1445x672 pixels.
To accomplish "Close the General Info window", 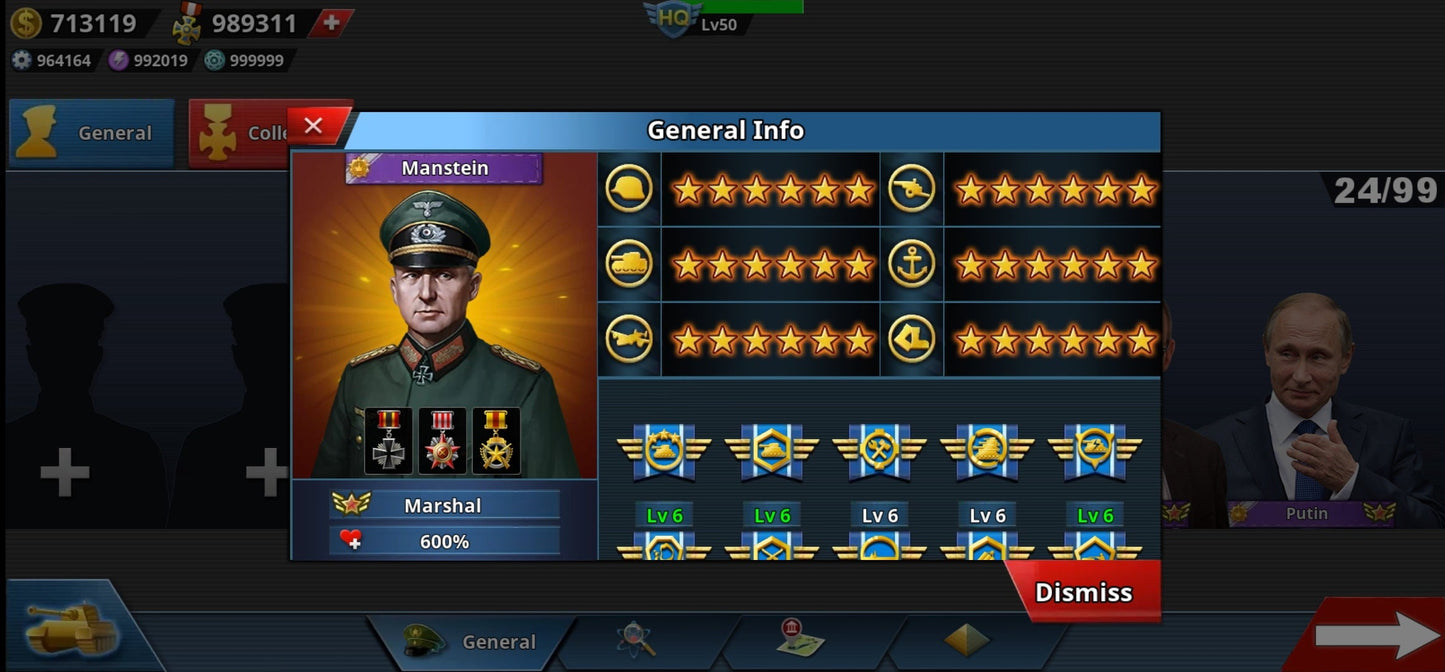I will click(314, 126).
